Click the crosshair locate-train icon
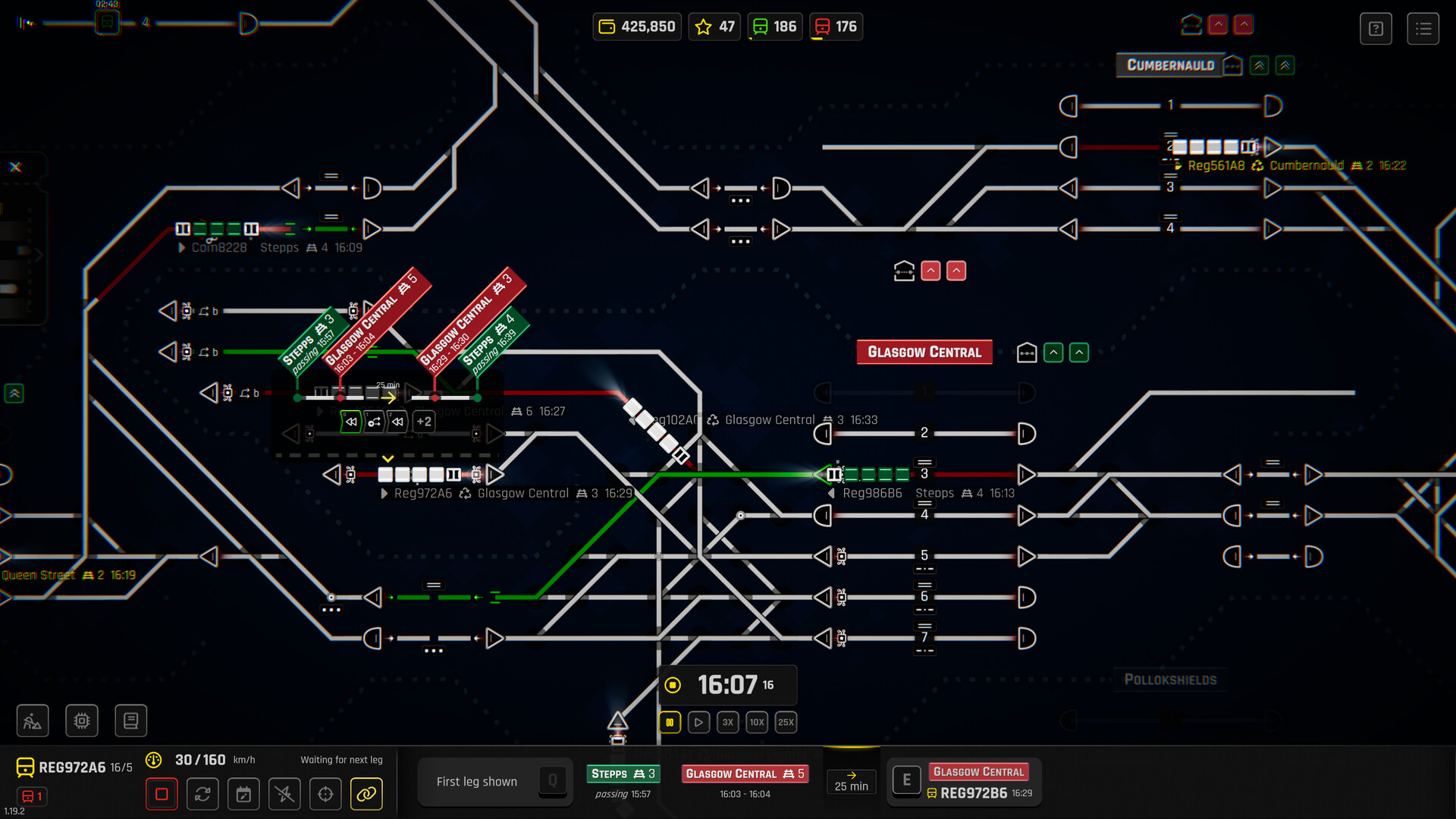Viewport: 1456px width, 819px height. pos(325,794)
